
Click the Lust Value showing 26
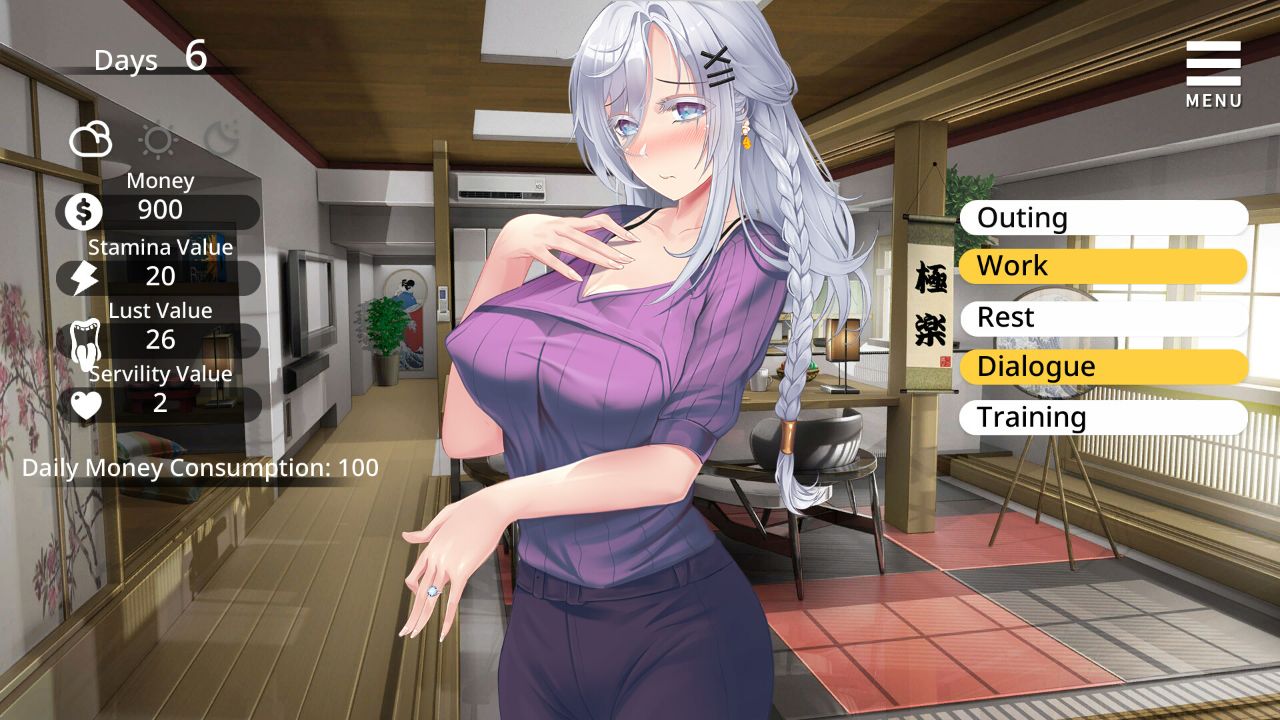pyautogui.click(x=160, y=341)
